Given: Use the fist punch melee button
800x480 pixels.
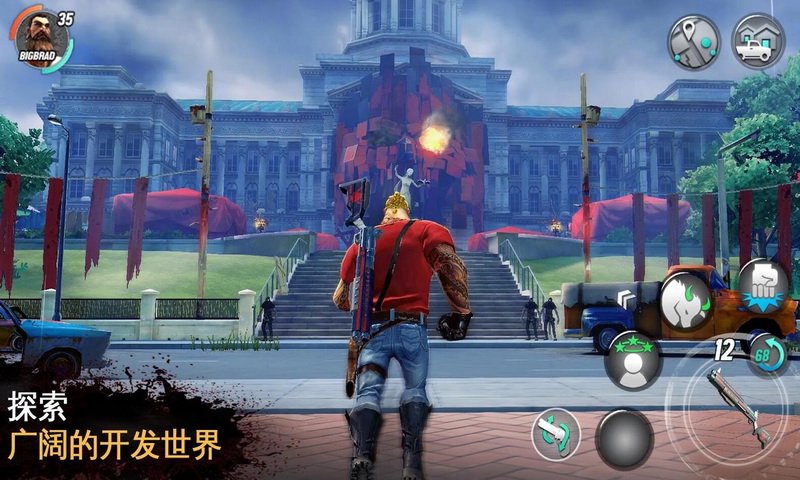Looking at the screenshot, I should coord(763,285).
